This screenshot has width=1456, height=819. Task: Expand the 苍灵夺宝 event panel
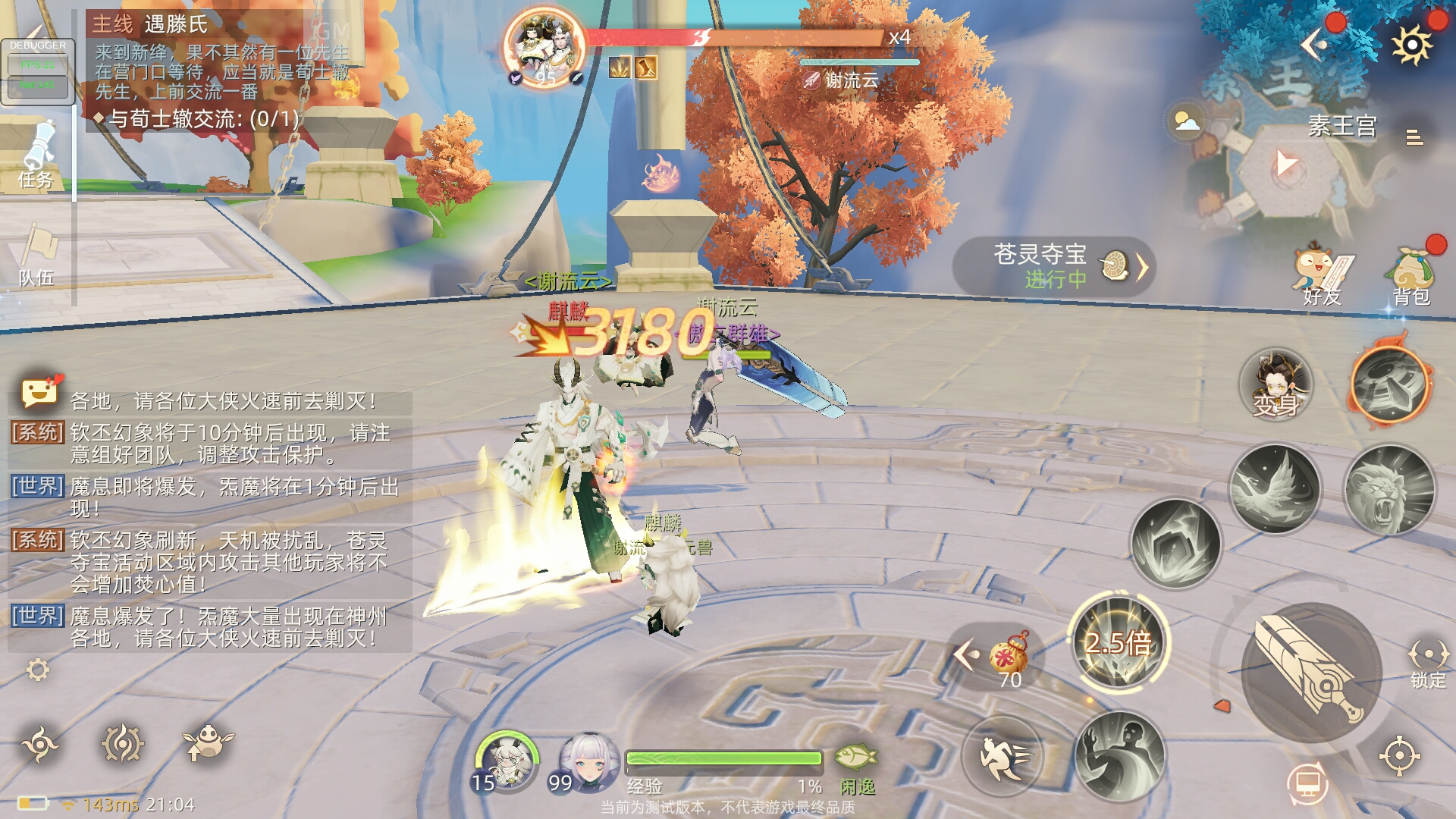[x=1054, y=266]
